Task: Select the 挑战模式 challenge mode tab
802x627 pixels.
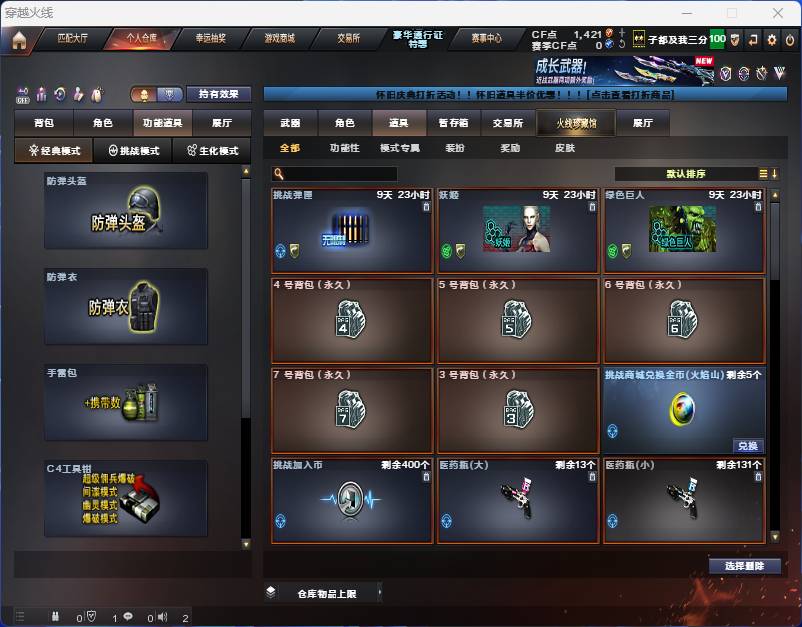Action: [133, 151]
